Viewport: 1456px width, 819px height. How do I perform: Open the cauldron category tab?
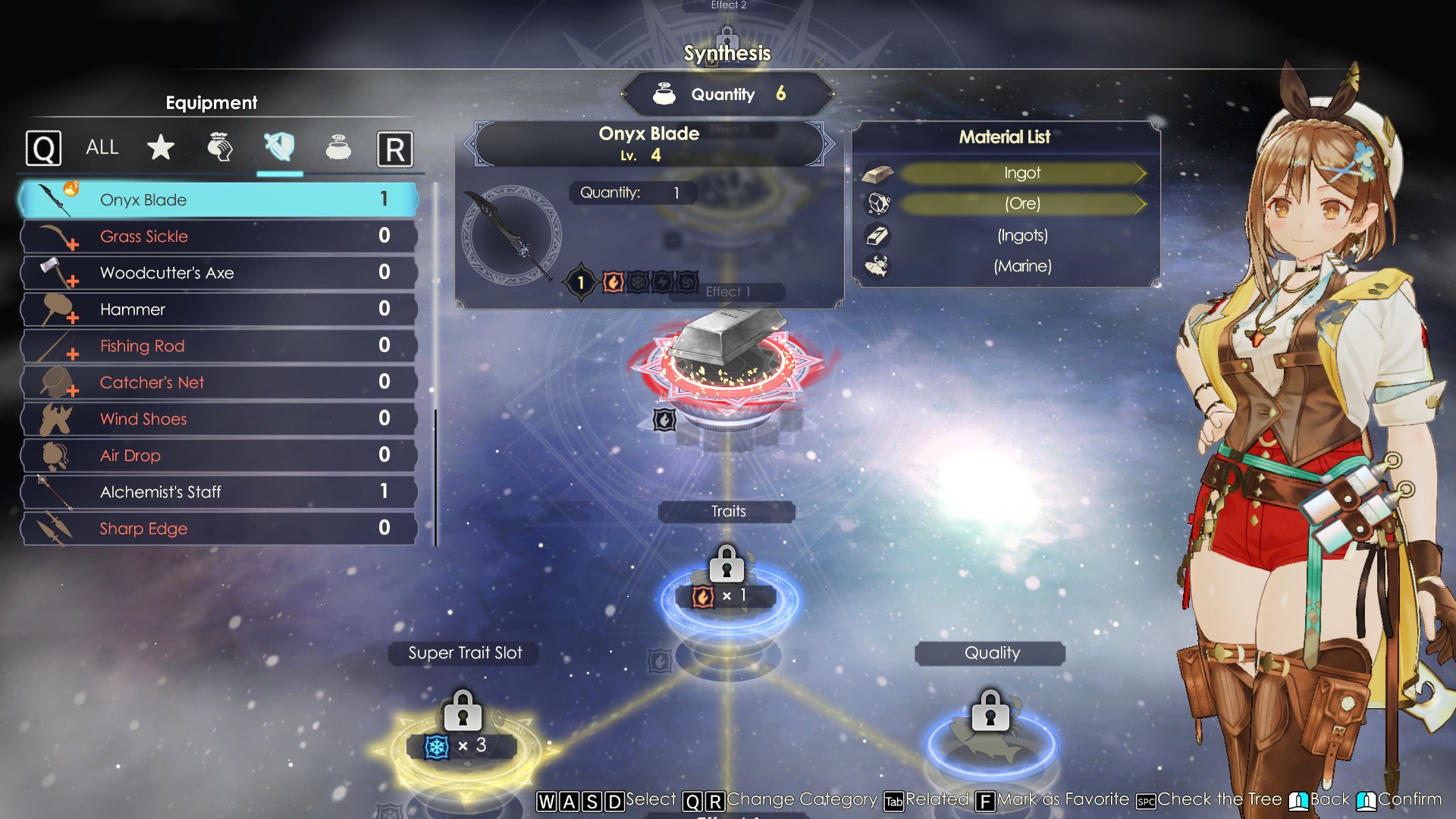click(338, 148)
